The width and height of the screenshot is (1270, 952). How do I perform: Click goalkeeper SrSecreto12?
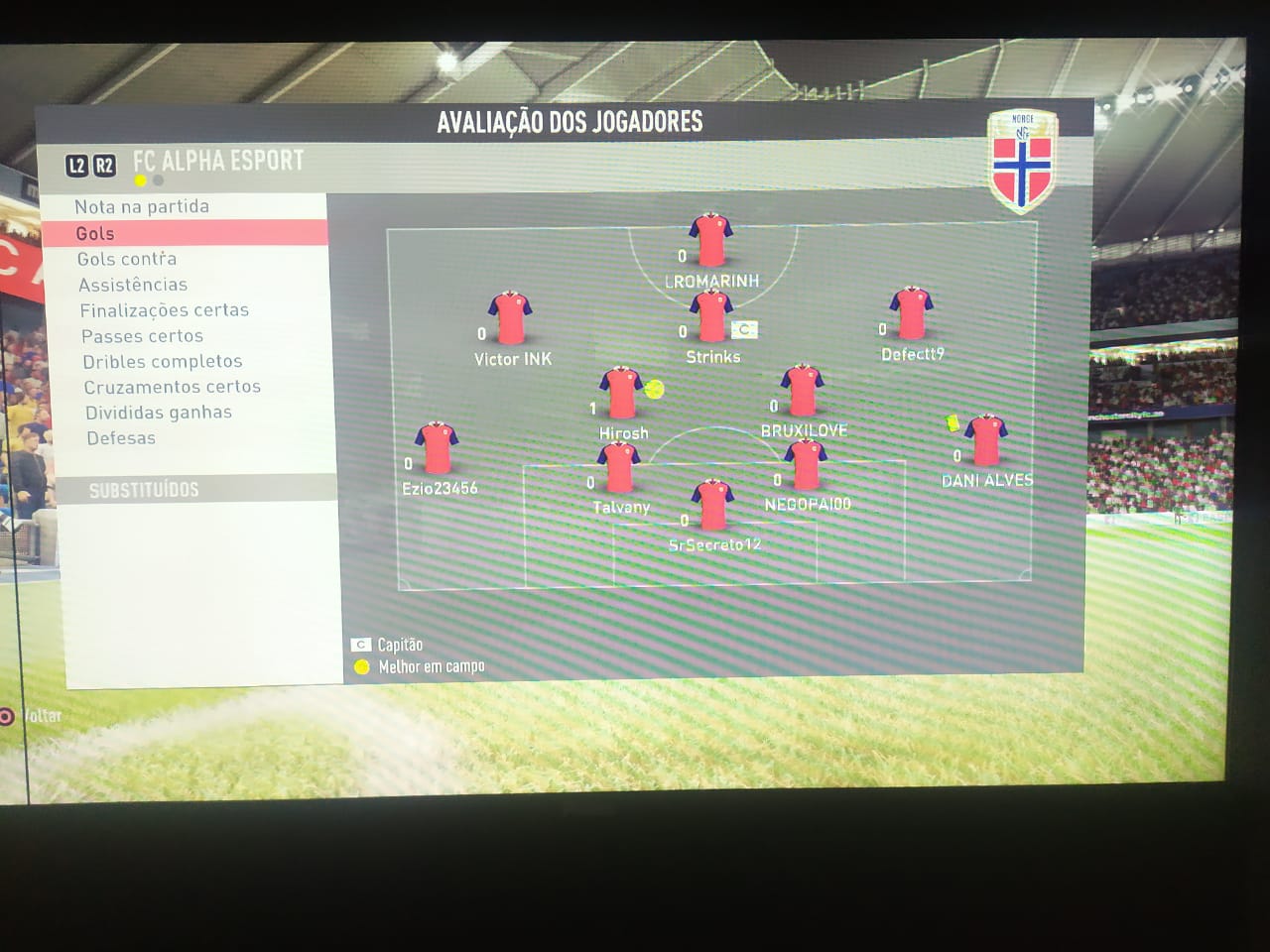click(712, 506)
